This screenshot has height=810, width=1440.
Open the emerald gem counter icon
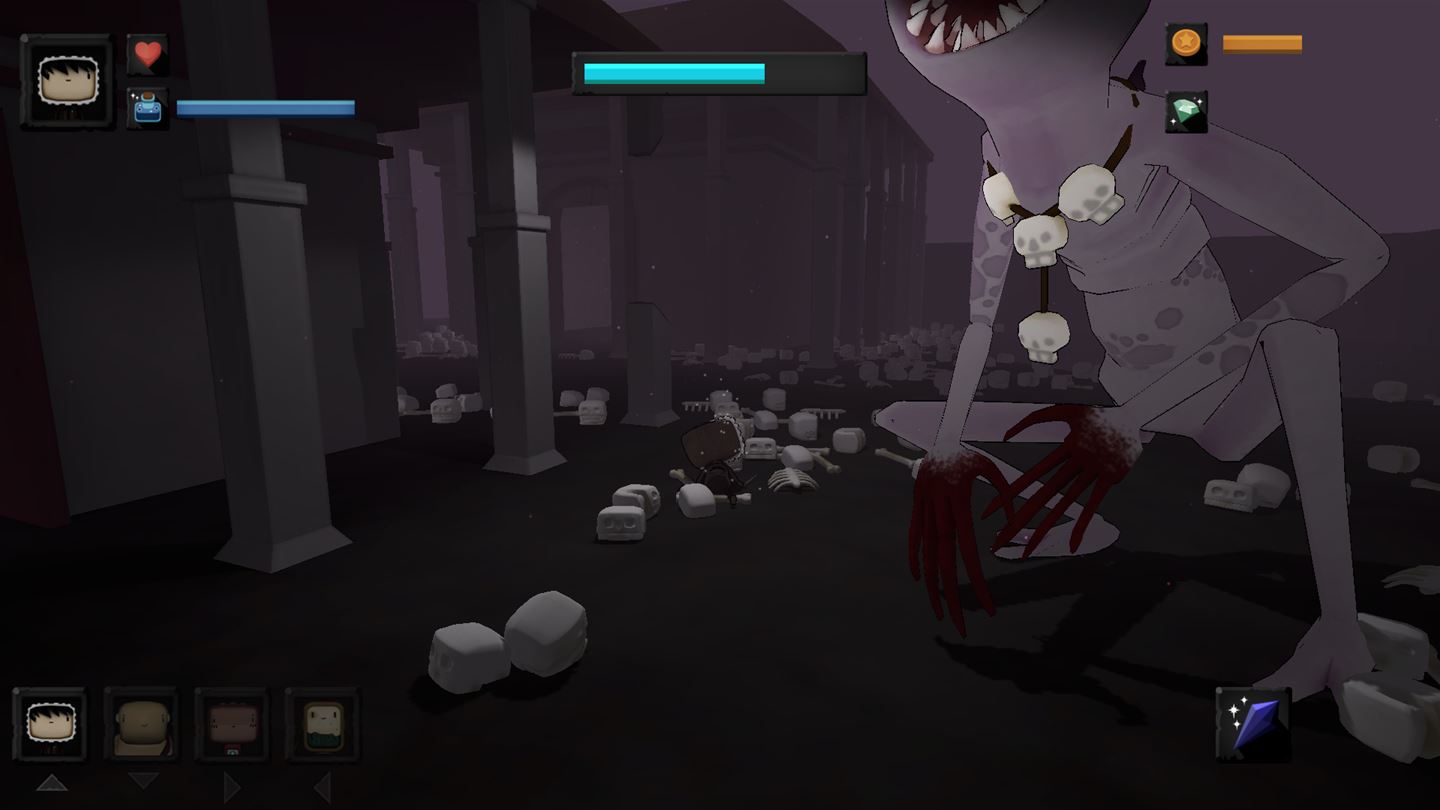click(x=1186, y=113)
